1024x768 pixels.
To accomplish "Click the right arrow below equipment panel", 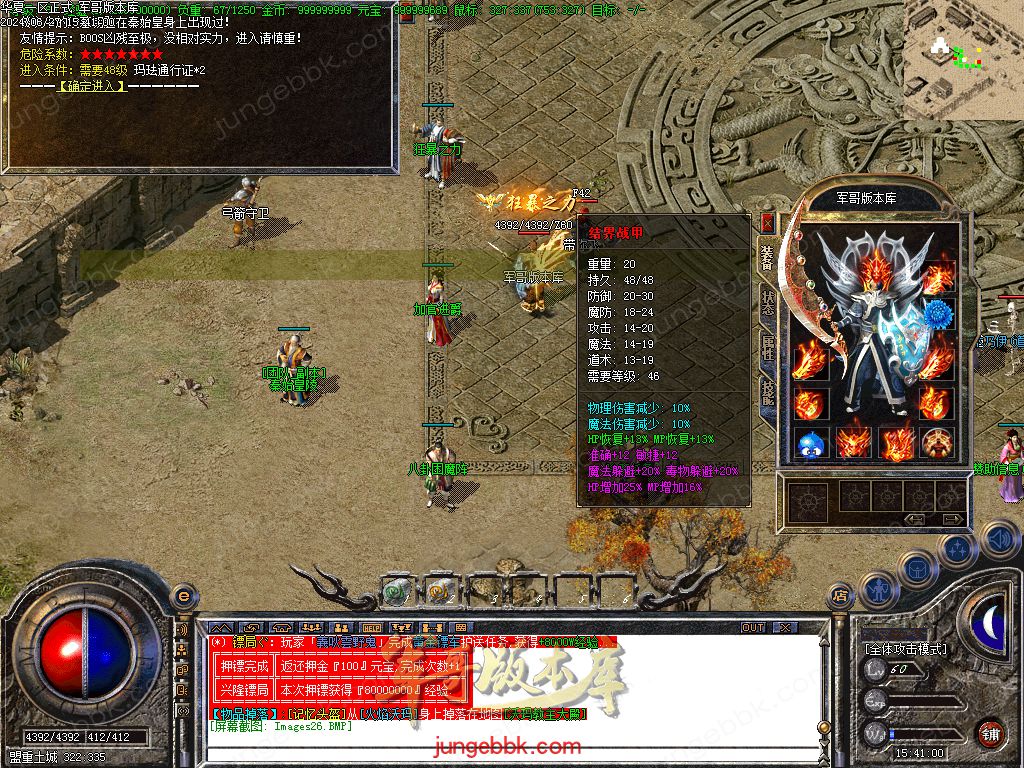I will [952, 519].
